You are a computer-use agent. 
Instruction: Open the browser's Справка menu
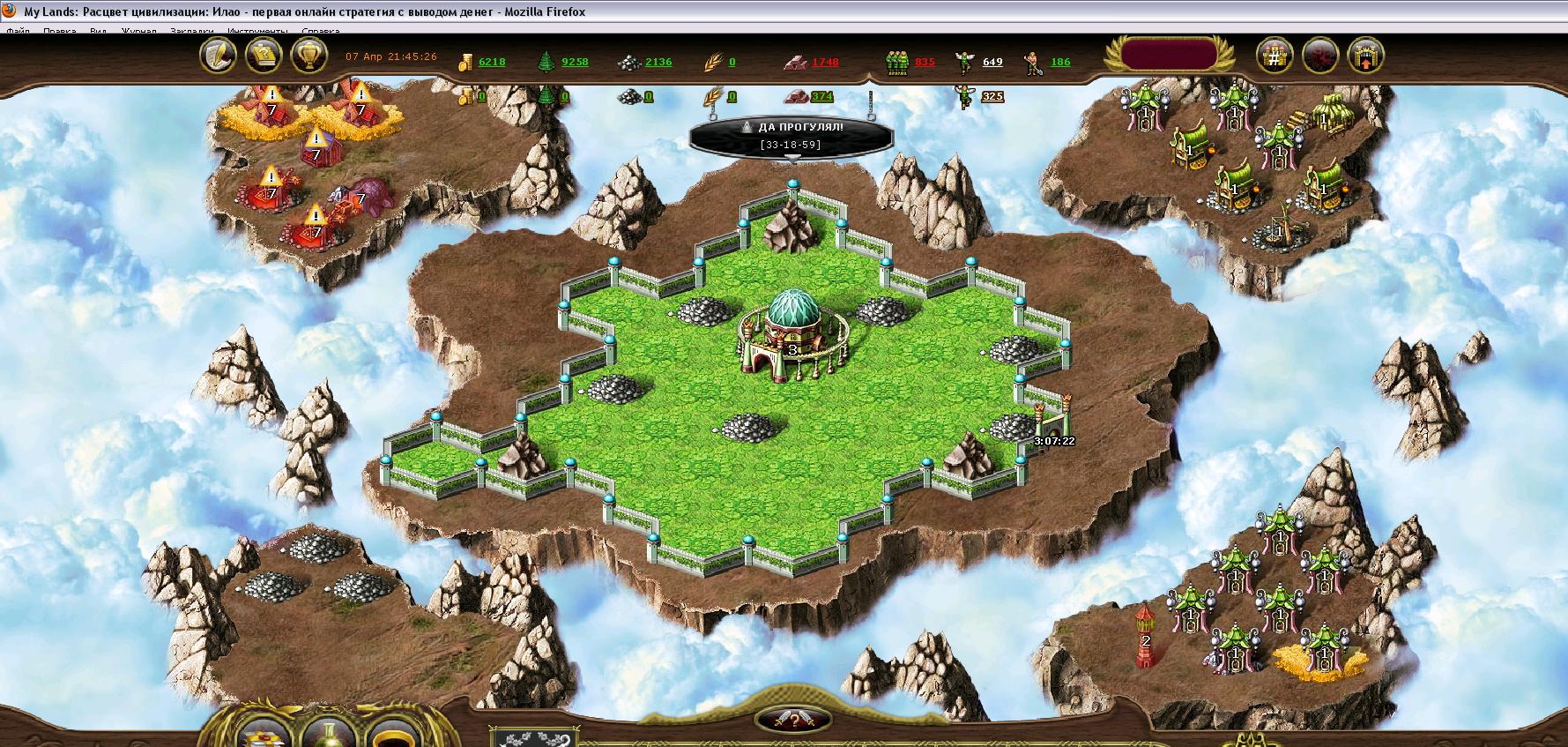[x=320, y=31]
